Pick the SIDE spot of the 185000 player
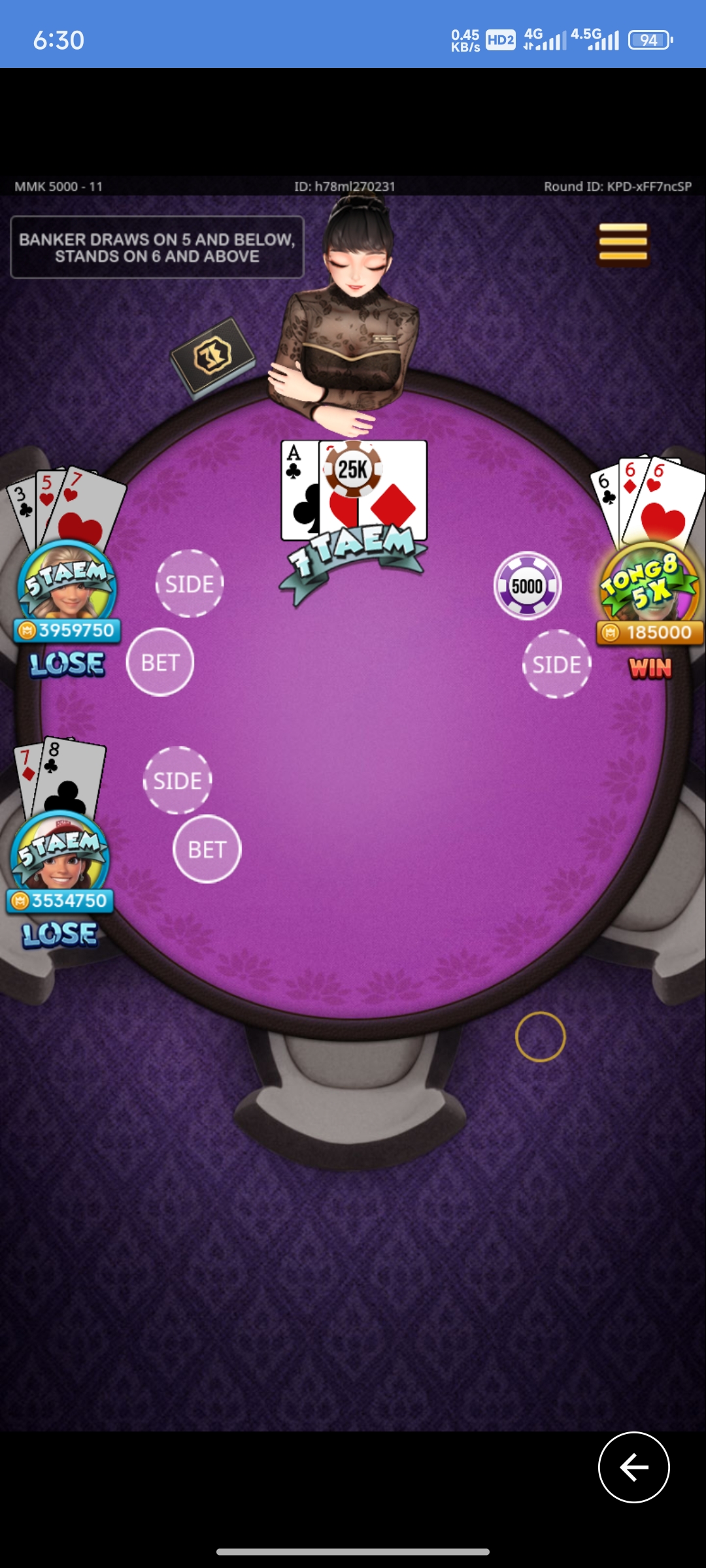Screen dimensions: 706x1568 557,664
